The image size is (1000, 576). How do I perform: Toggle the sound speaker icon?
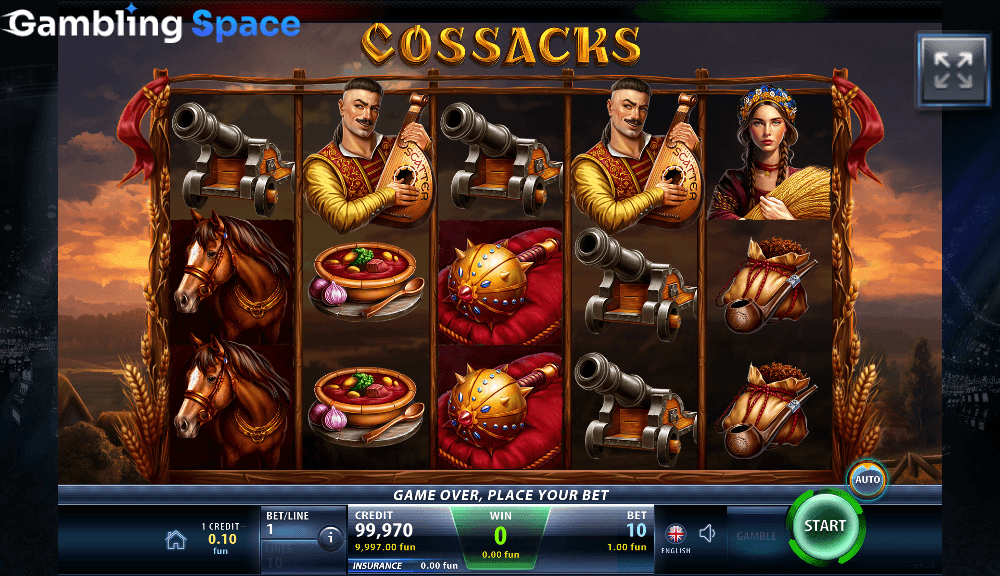click(x=708, y=534)
